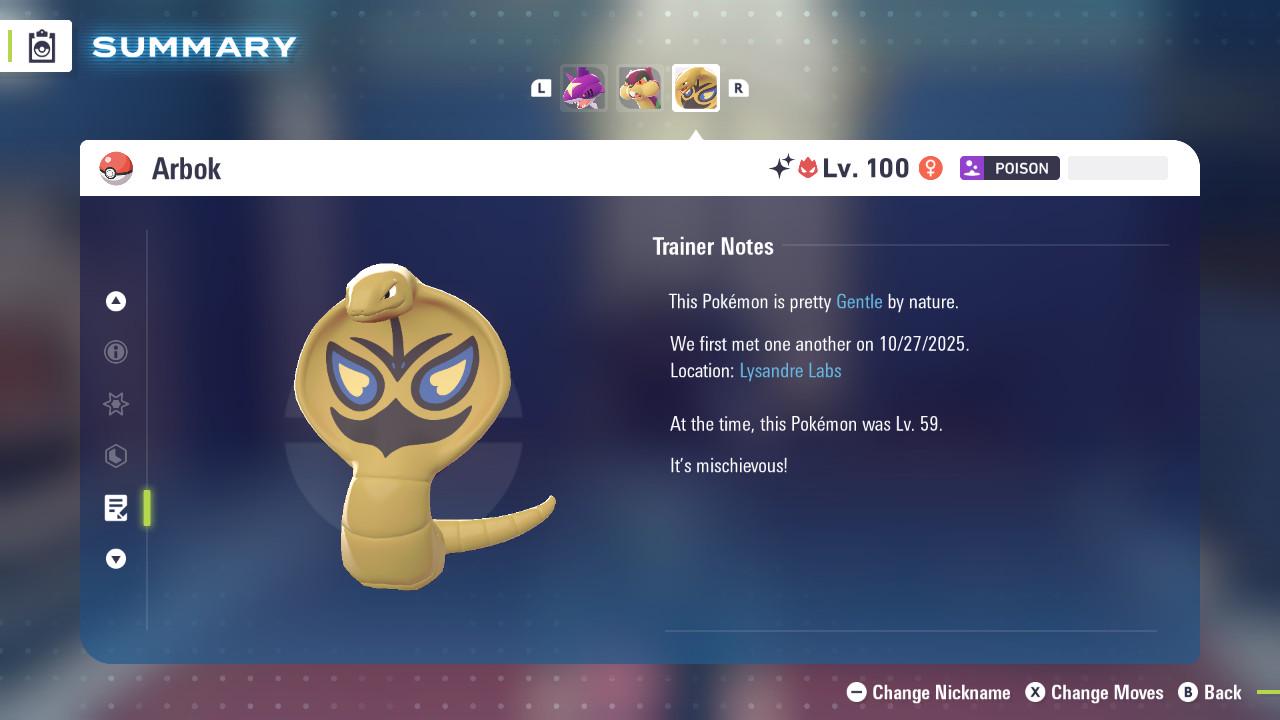
Task: Click the down arrow below the sidebar icons
Action: pyautogui.click(x=116, y=559)
